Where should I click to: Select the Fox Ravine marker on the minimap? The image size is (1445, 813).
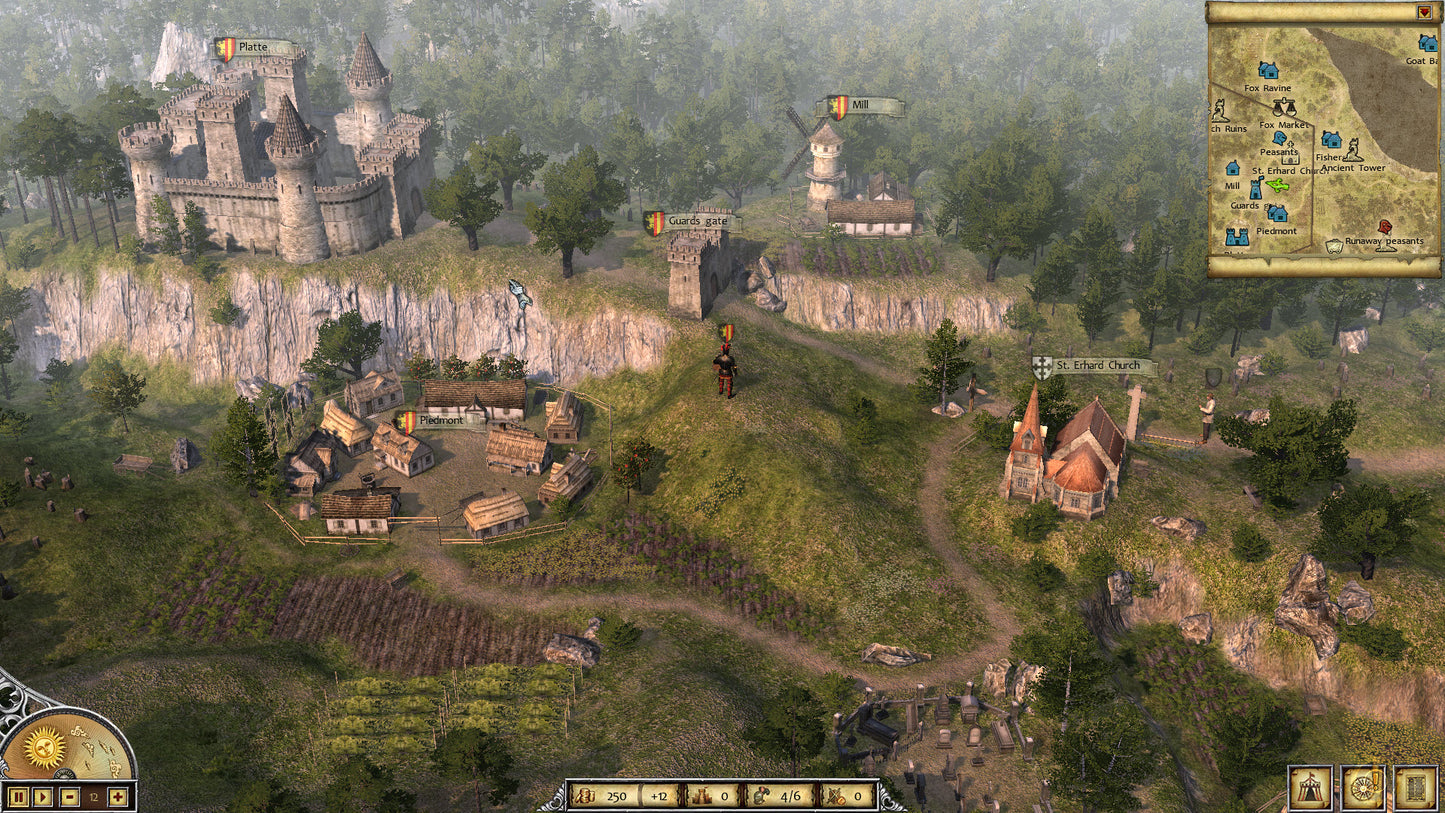click(1268, 71)
